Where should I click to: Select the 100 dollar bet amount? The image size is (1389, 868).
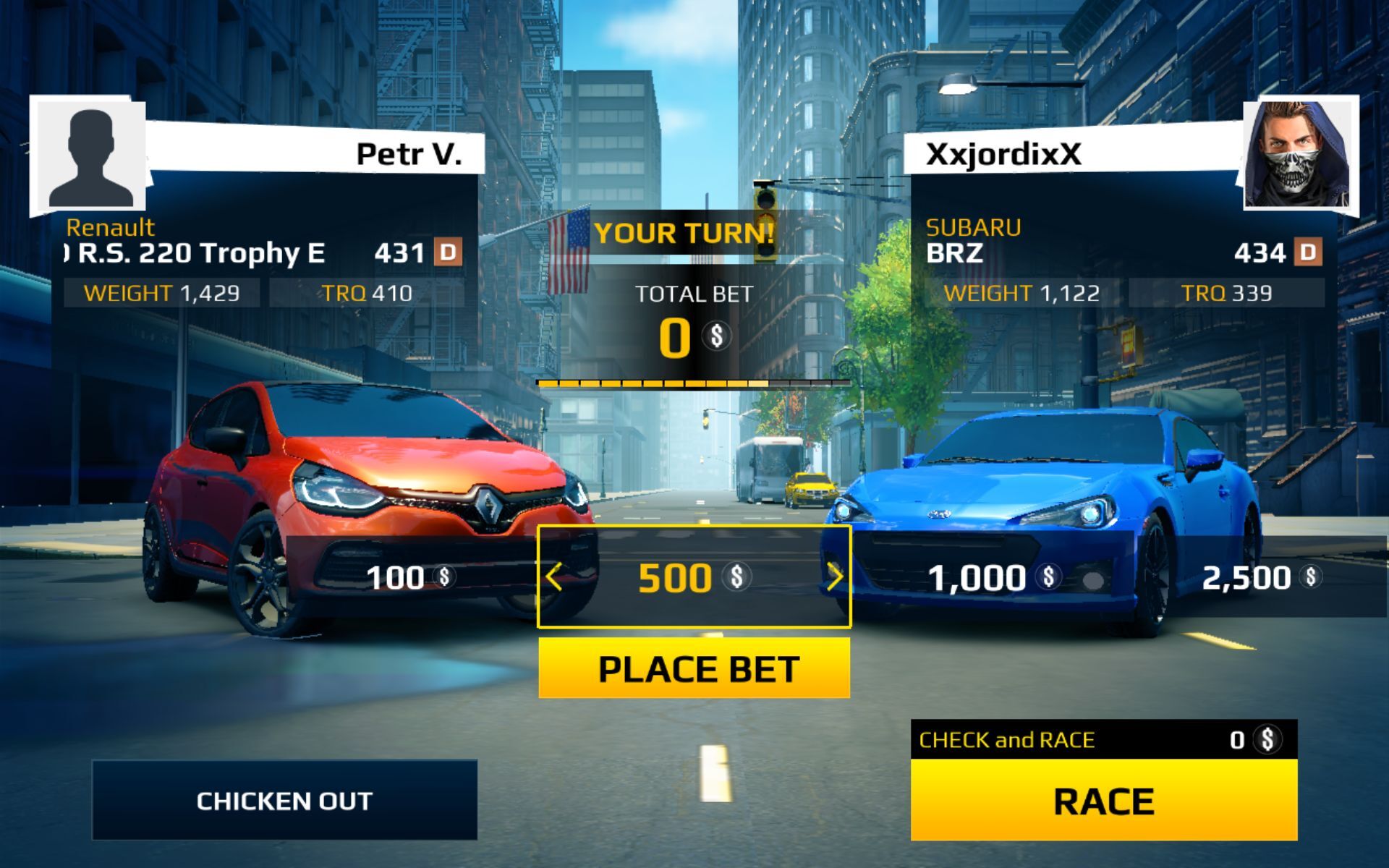tap(409, 577)
